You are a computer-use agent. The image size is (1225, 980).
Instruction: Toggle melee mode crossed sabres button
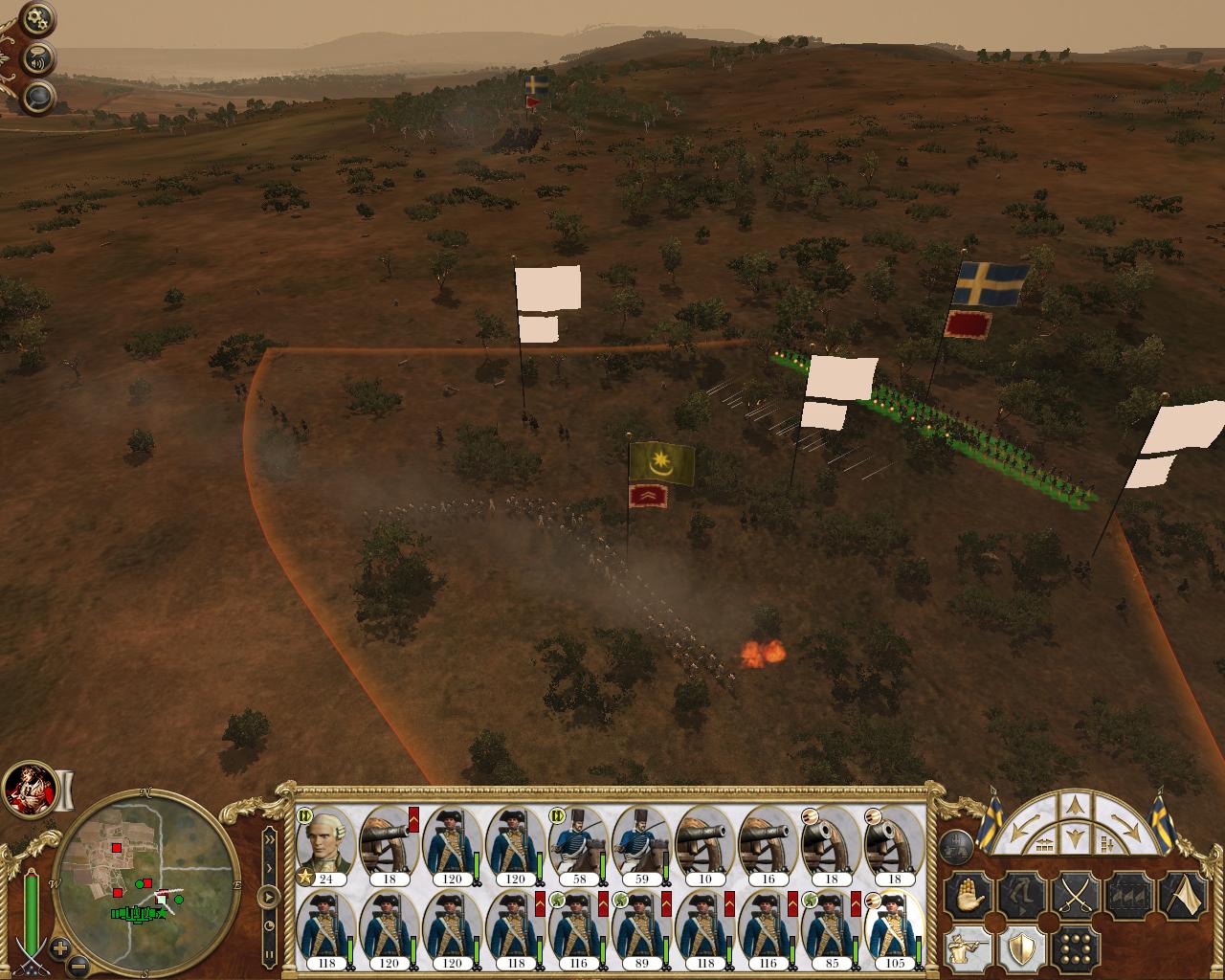(x=1075, y=897)
